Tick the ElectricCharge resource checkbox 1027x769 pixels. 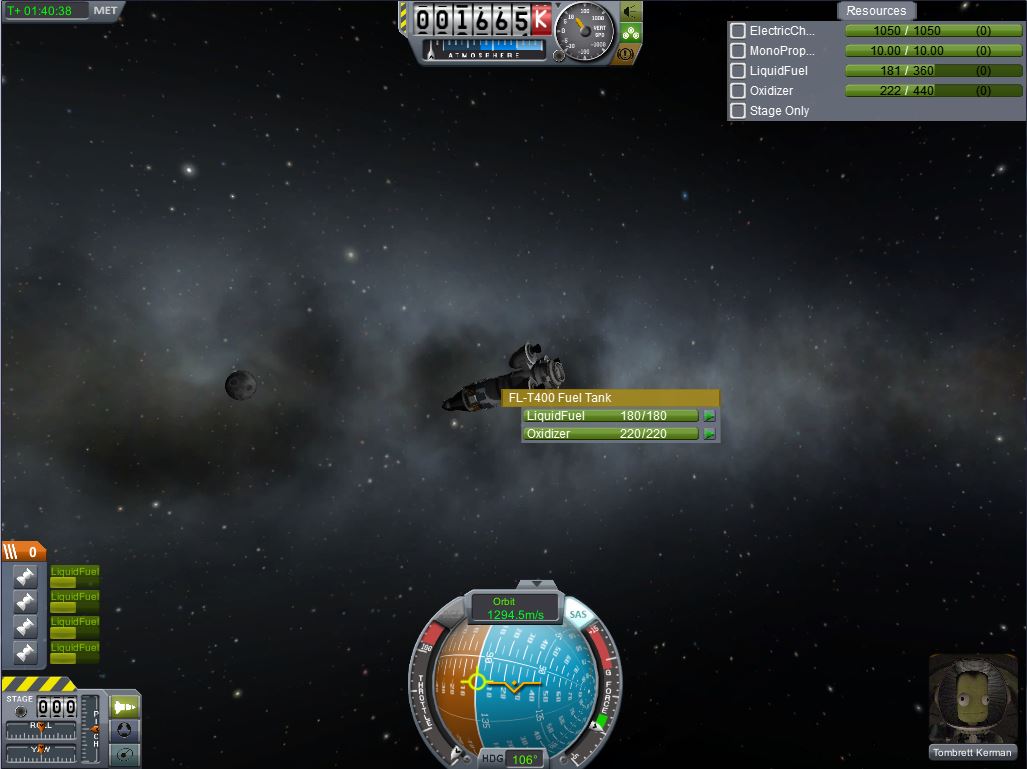[738, 31]
